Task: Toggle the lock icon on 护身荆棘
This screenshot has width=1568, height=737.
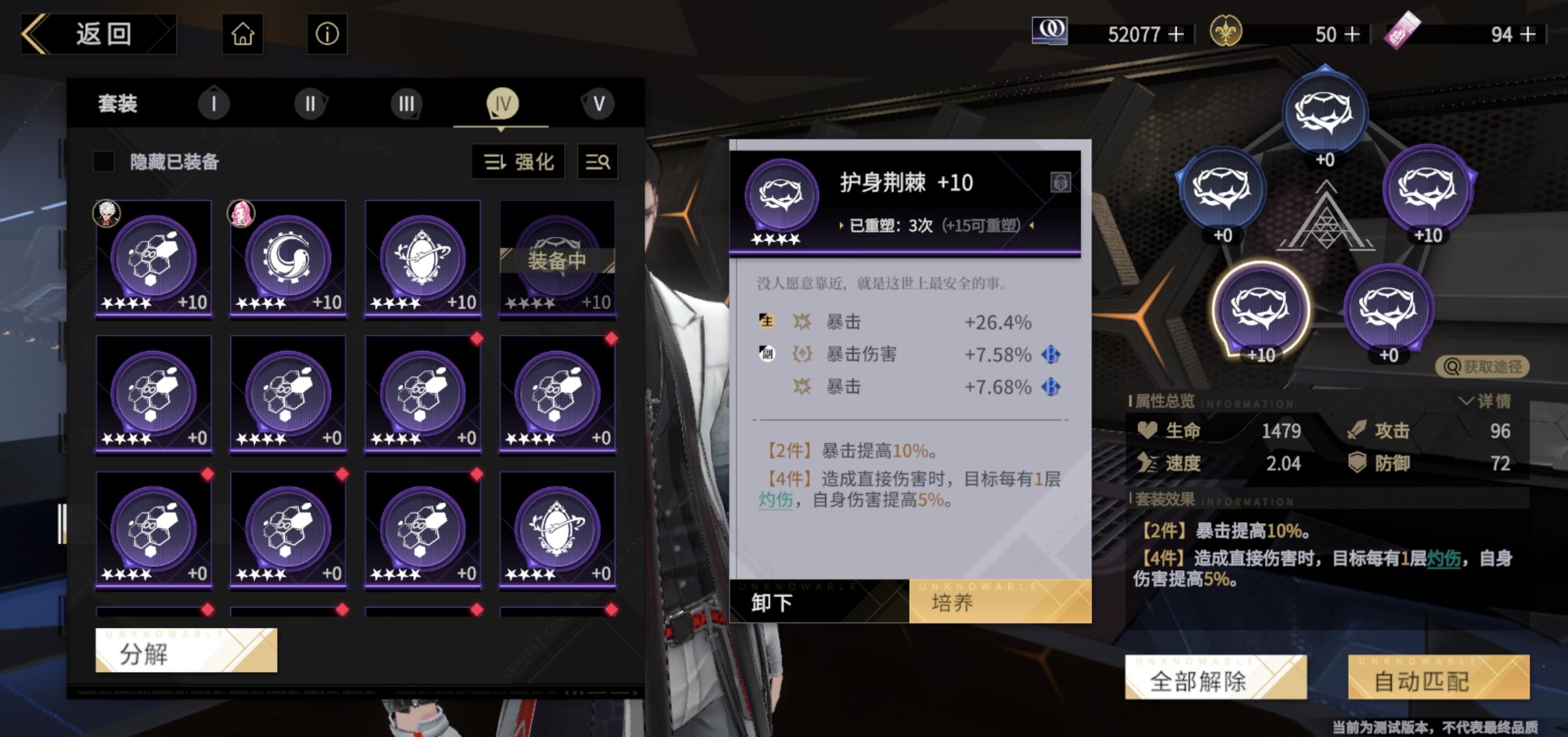Action: click(x=1060, y=182)
